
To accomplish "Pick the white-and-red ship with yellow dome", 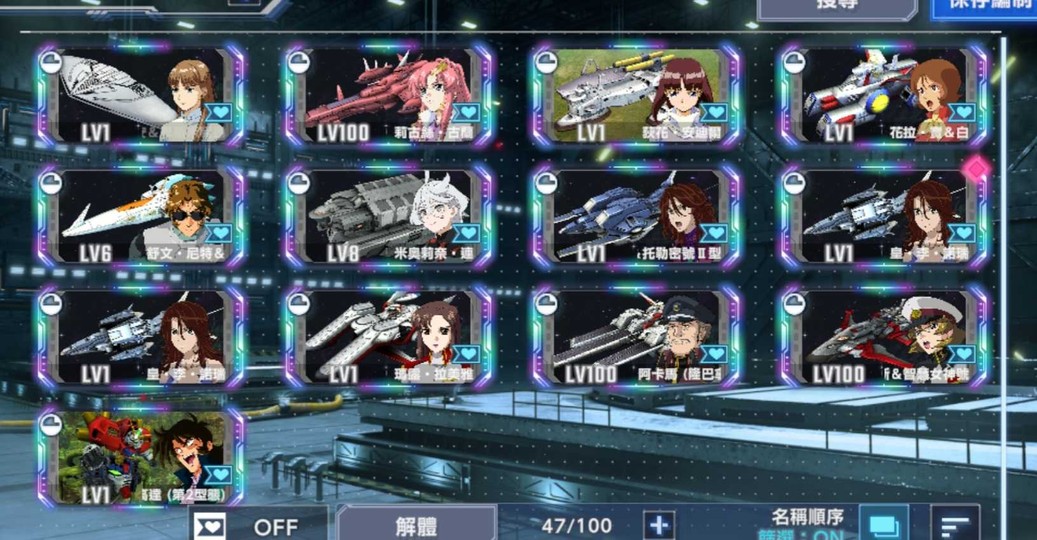I will 883,96.
